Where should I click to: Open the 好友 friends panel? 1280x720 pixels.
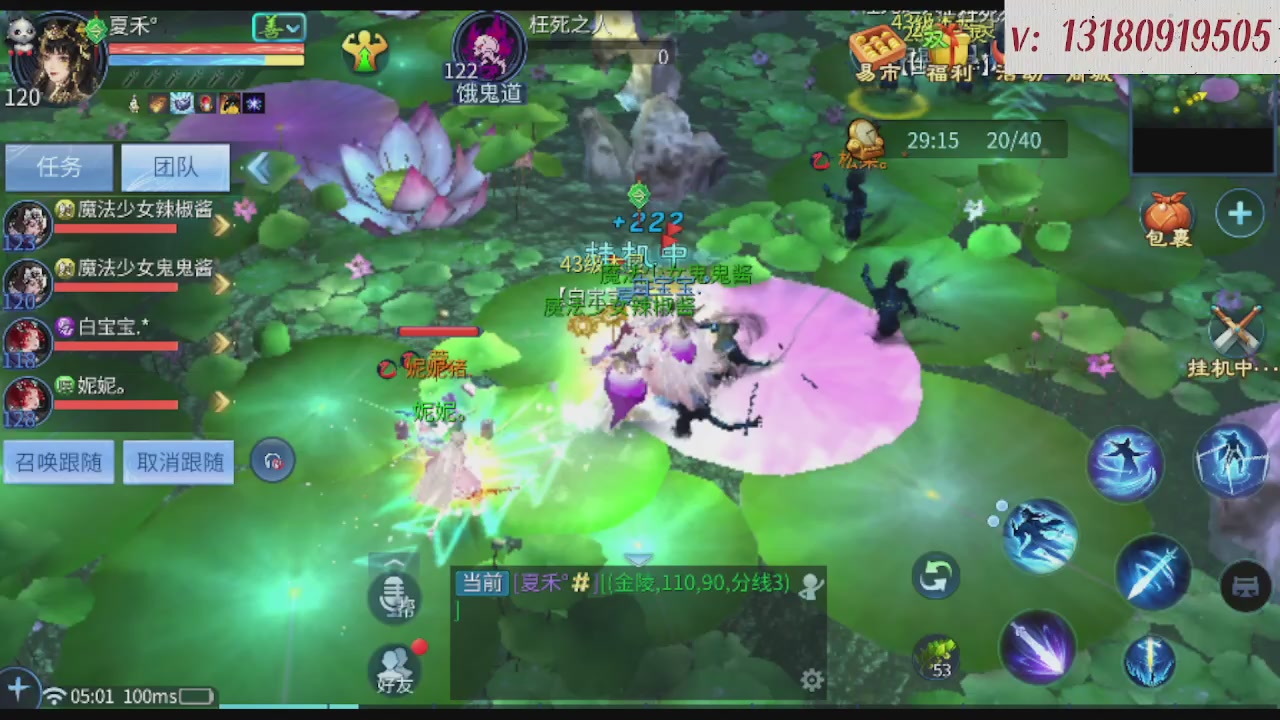[x=396, y=668]
